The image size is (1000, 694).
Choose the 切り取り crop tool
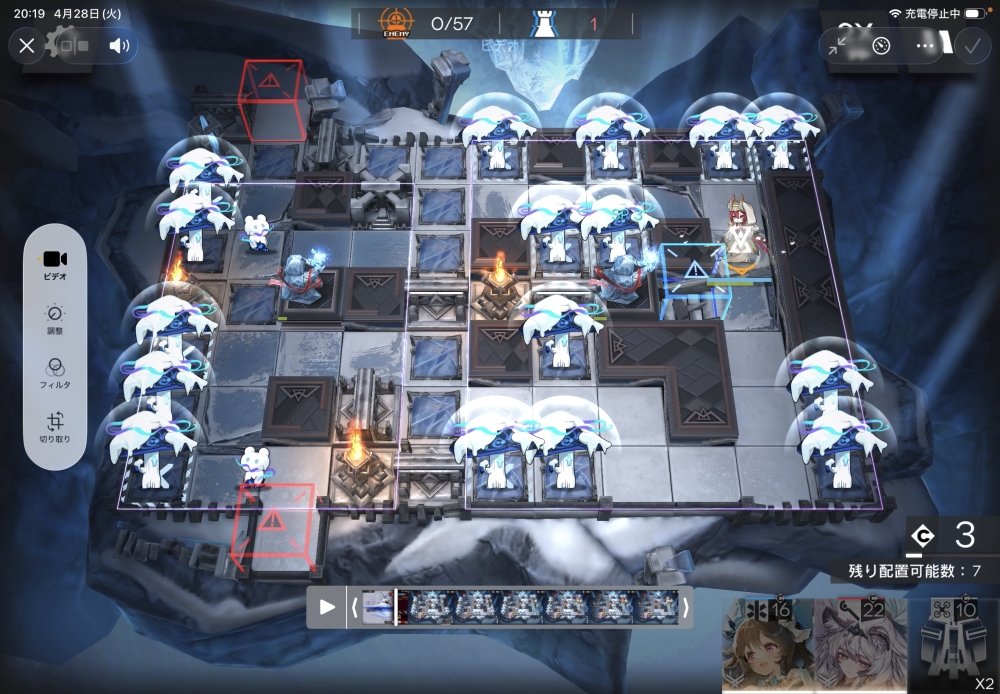56,428
